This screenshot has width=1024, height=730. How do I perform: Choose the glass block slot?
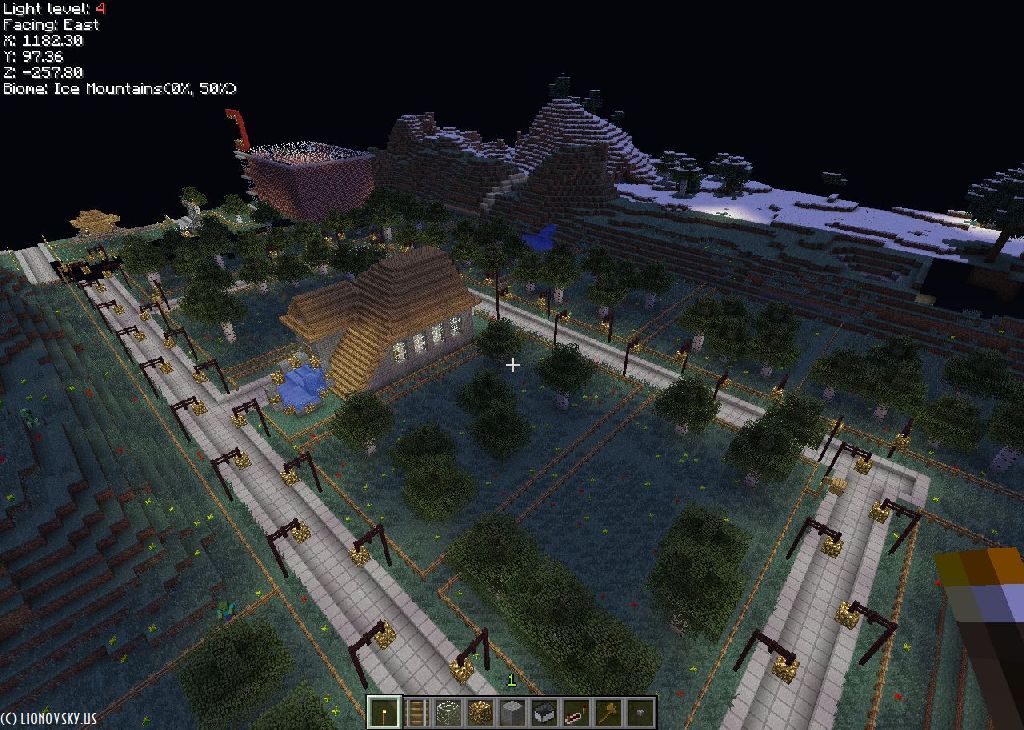point(448,712)
